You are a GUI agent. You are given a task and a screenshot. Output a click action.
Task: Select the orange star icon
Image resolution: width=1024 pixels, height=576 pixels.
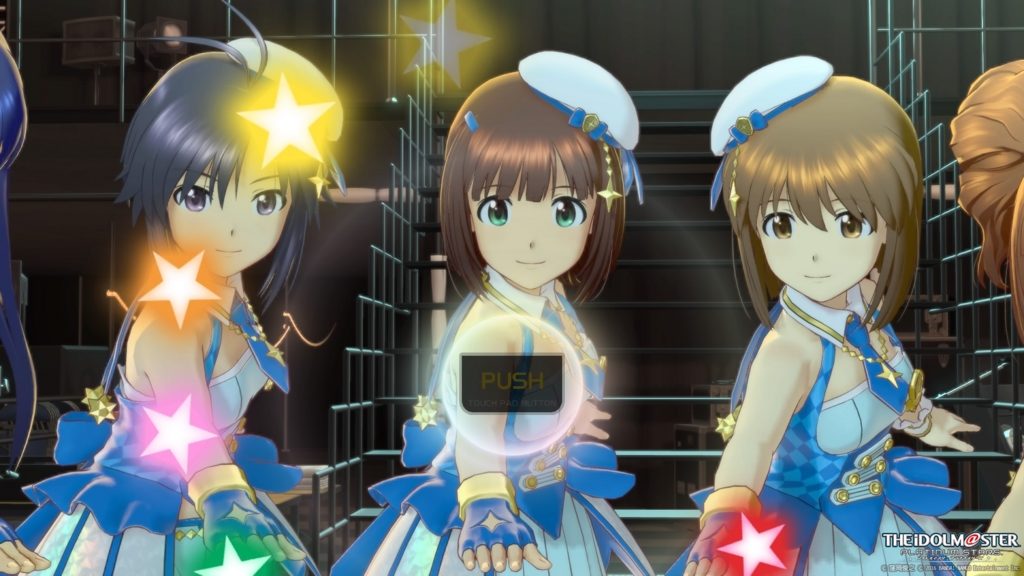pyautogui.click(x=178, y=287)
